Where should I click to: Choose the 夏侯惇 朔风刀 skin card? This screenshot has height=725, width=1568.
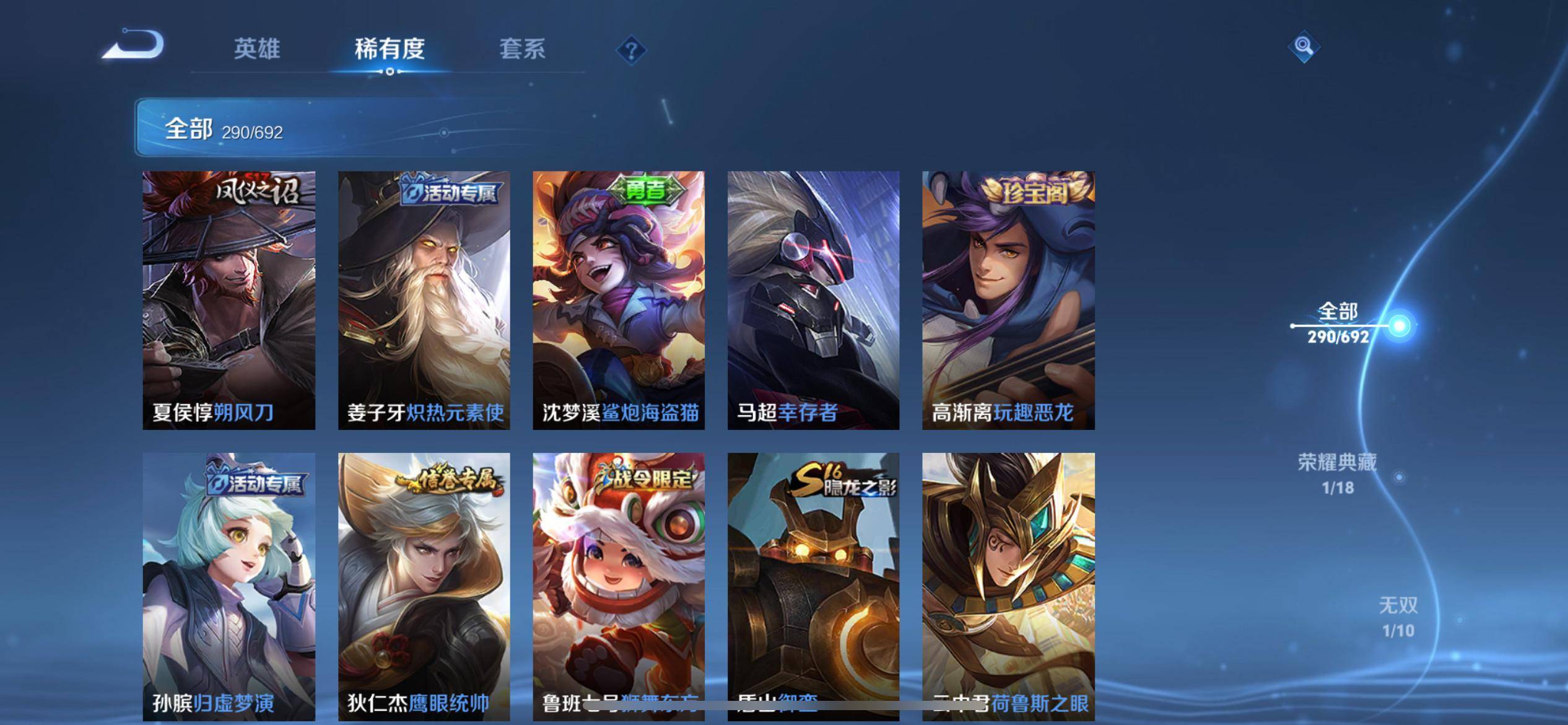click(x=229, y=300)
